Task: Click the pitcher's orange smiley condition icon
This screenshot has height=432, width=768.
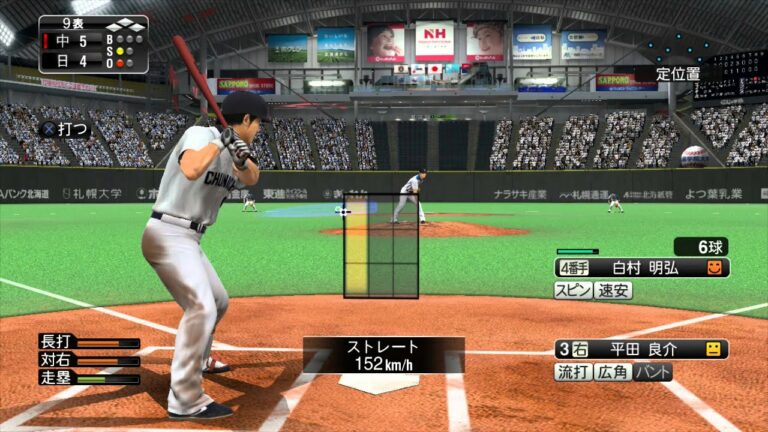Action: (714, 268)
